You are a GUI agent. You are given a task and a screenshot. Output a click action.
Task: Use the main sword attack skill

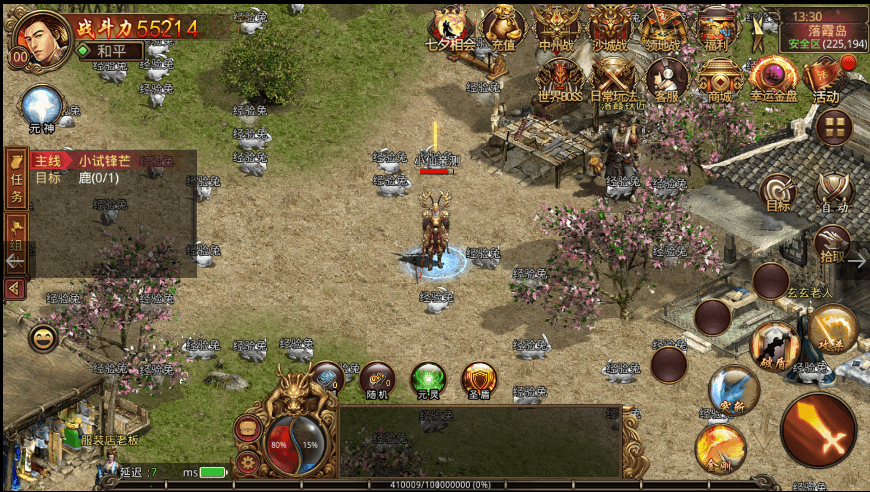pyautogui.click(x=818, y=430)
